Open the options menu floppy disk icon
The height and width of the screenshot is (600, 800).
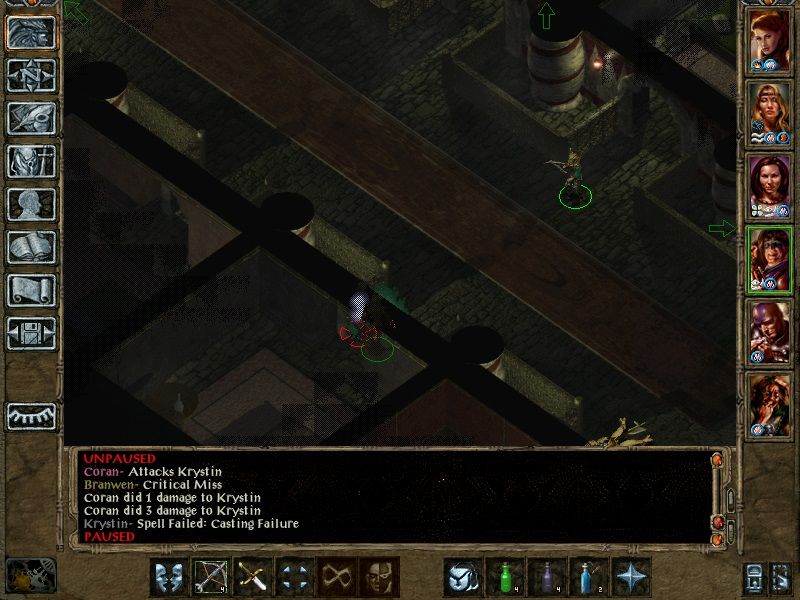point(31,333)
